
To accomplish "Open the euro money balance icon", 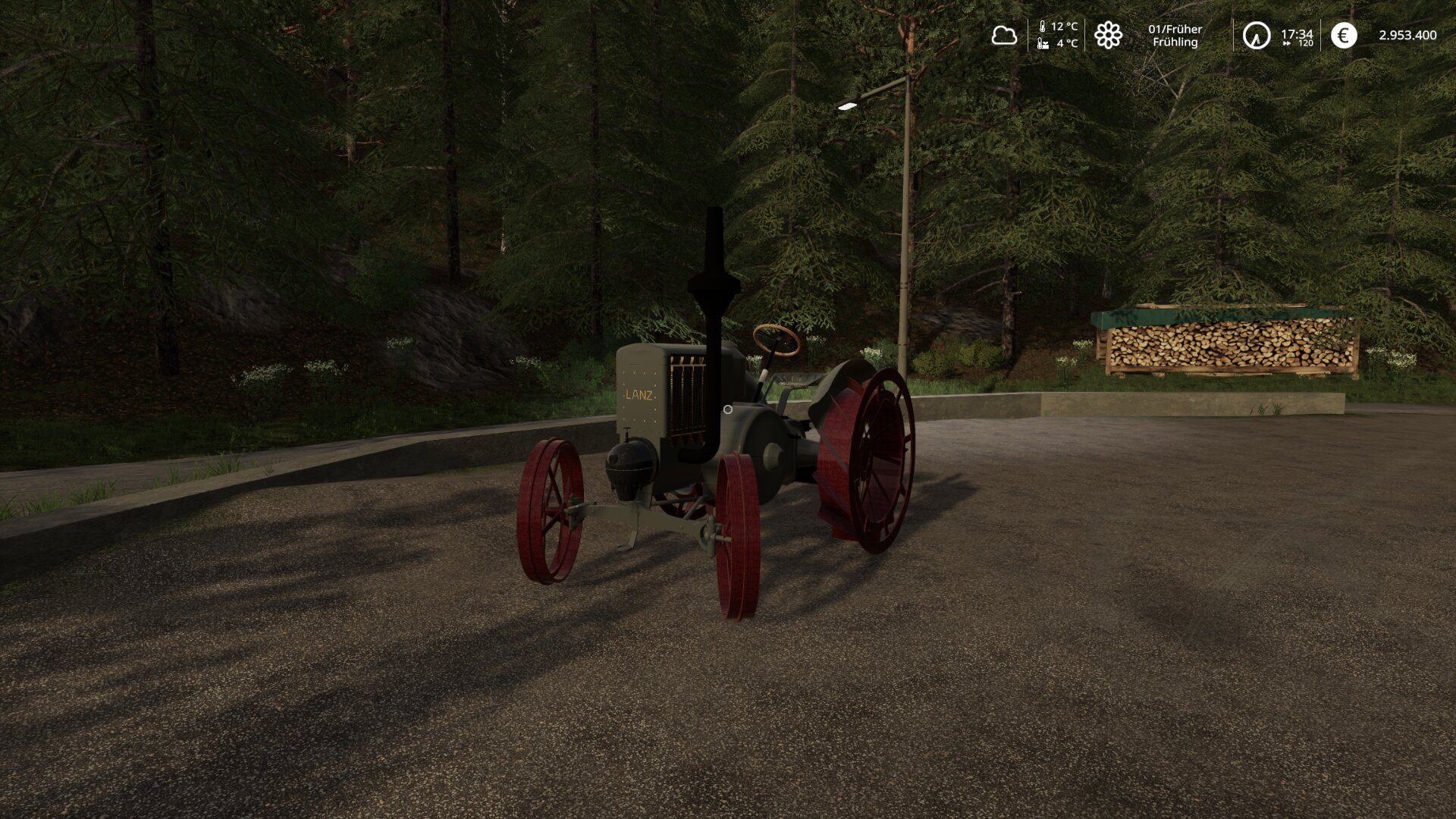I will (1343, 35).
